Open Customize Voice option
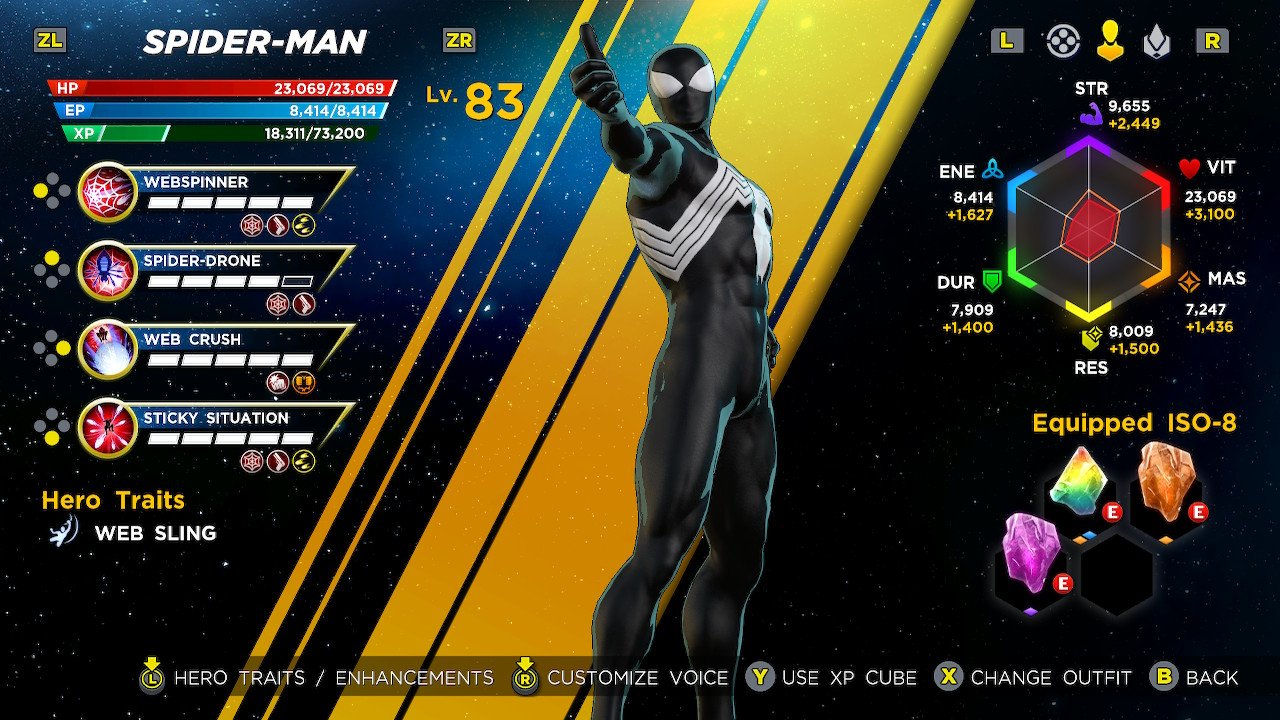The height and width of the screenshot is (720, 1280). pyautogui.click(x=623, y=677)
